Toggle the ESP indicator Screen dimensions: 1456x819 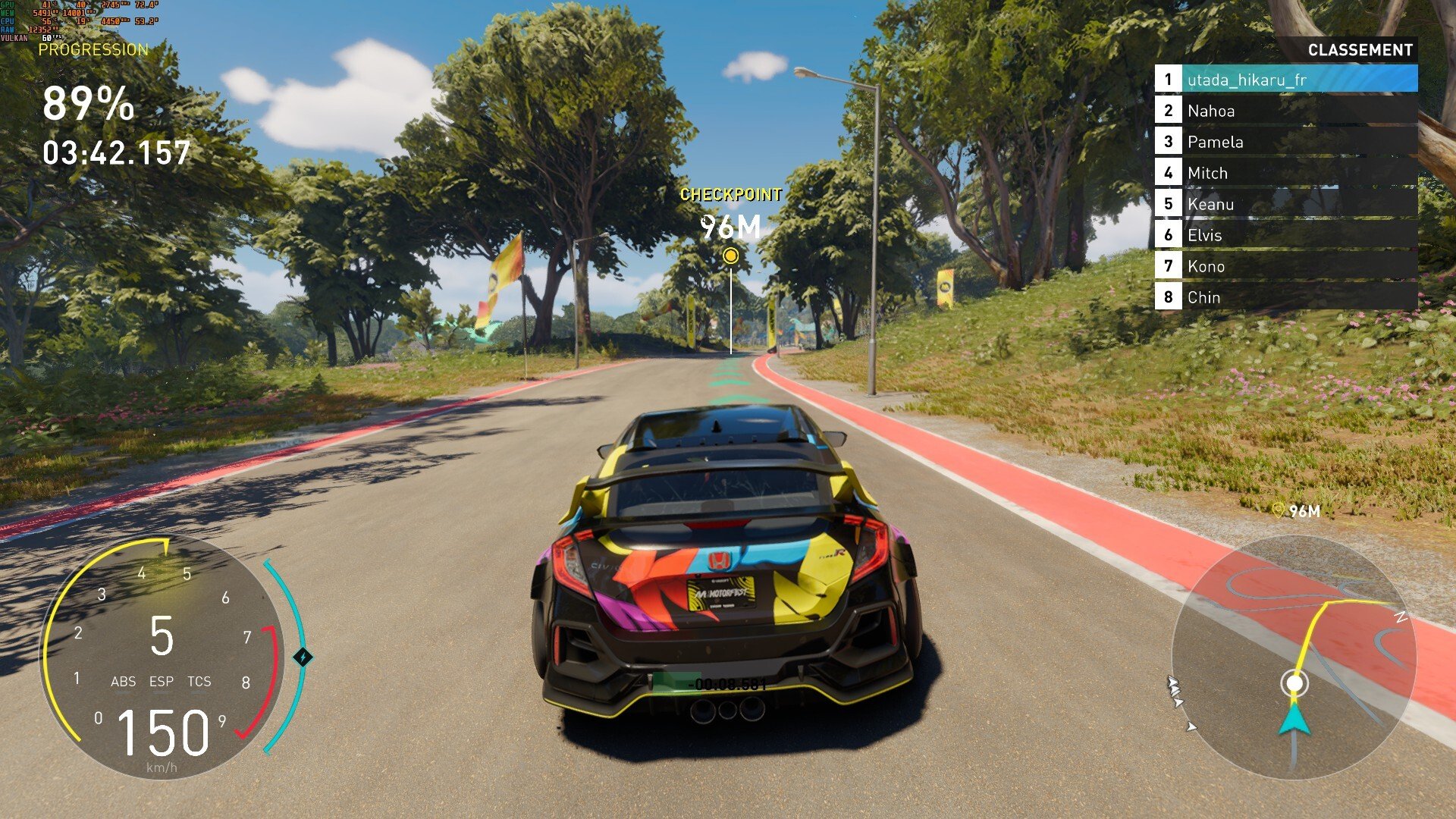tap(162, 682)
